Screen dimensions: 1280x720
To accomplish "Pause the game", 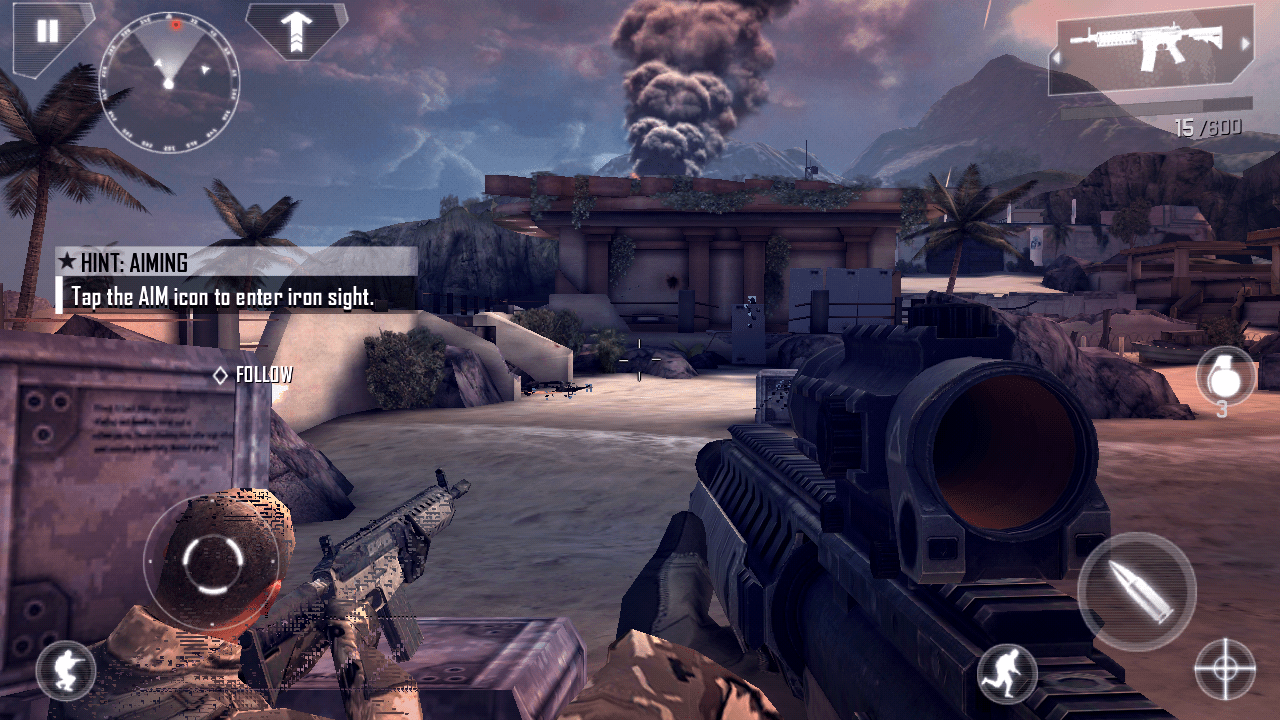I will (47, 31).
